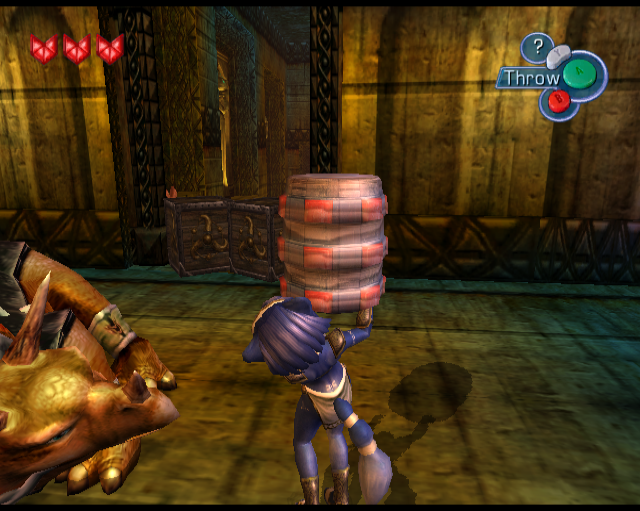Select the Throw action label
This screenshot has height=511, width=640.
531,77
